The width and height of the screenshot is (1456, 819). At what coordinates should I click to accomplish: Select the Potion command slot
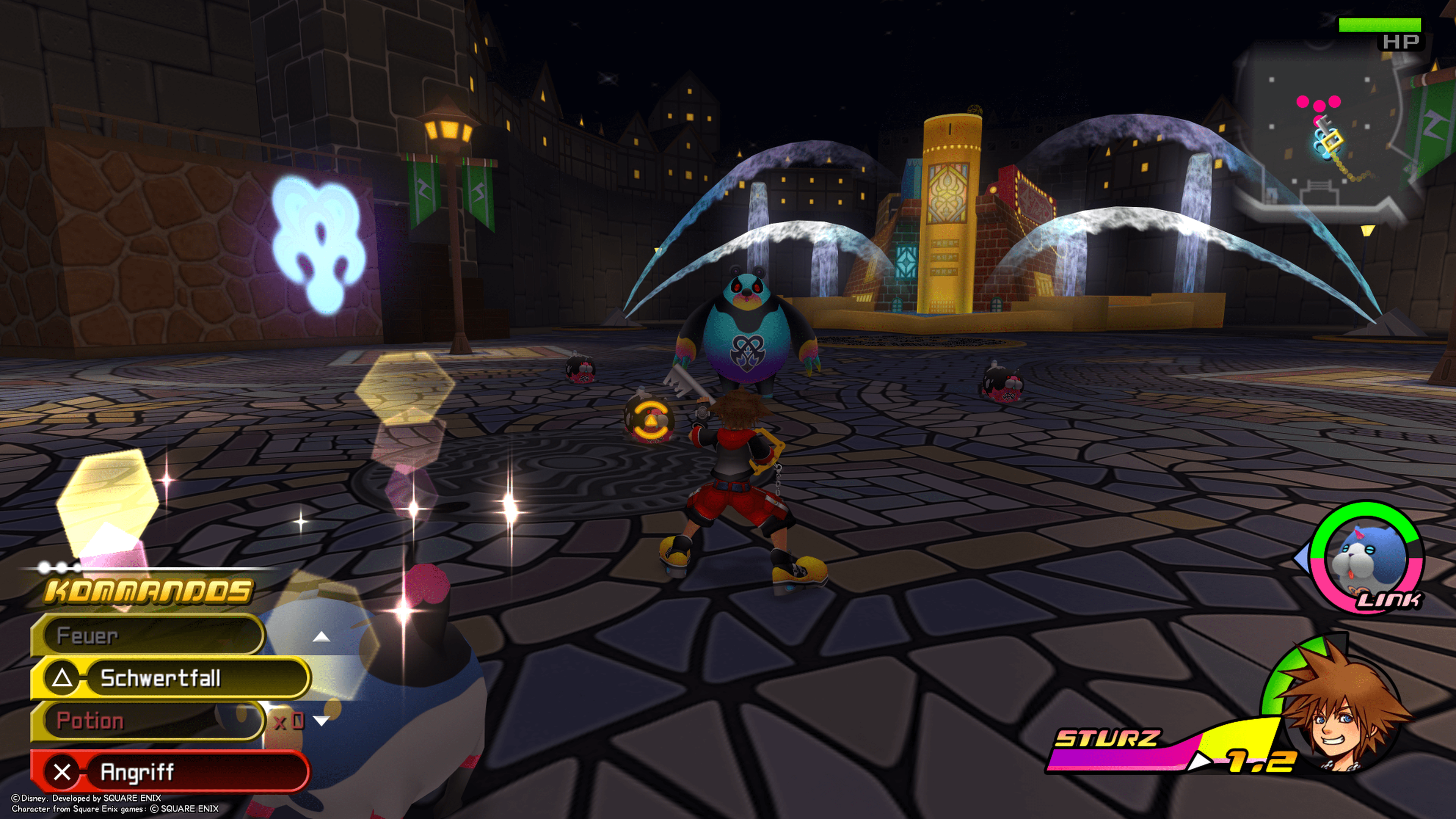[x=147, y=721]
